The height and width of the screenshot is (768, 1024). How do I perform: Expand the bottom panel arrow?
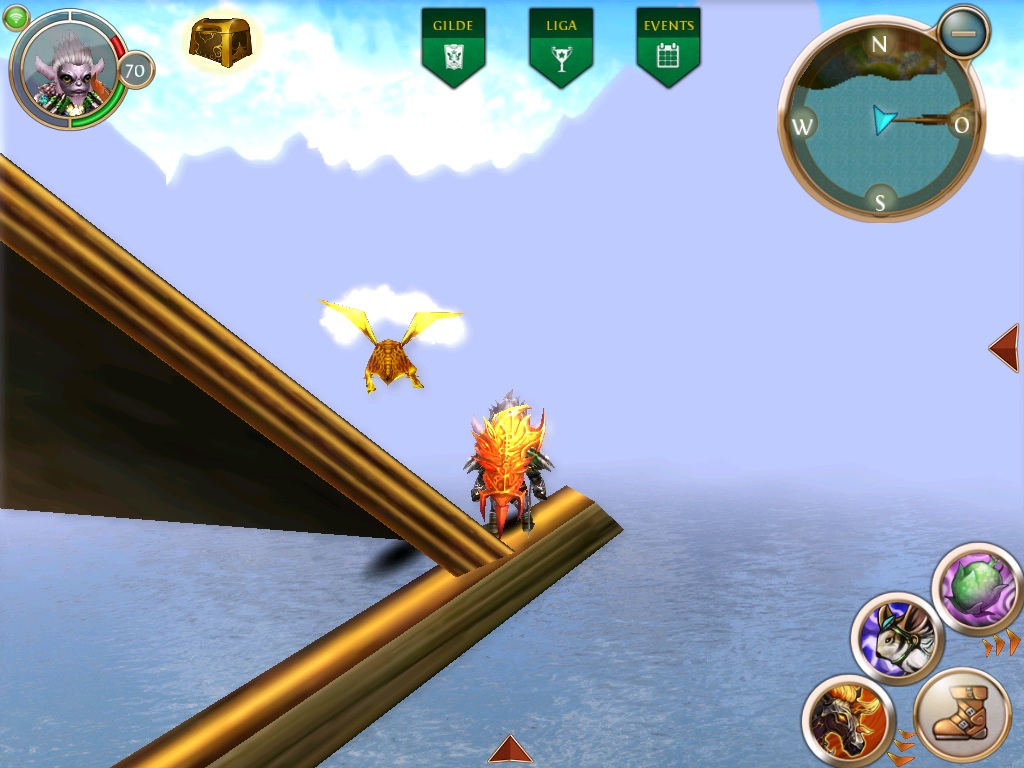point(510,750)
